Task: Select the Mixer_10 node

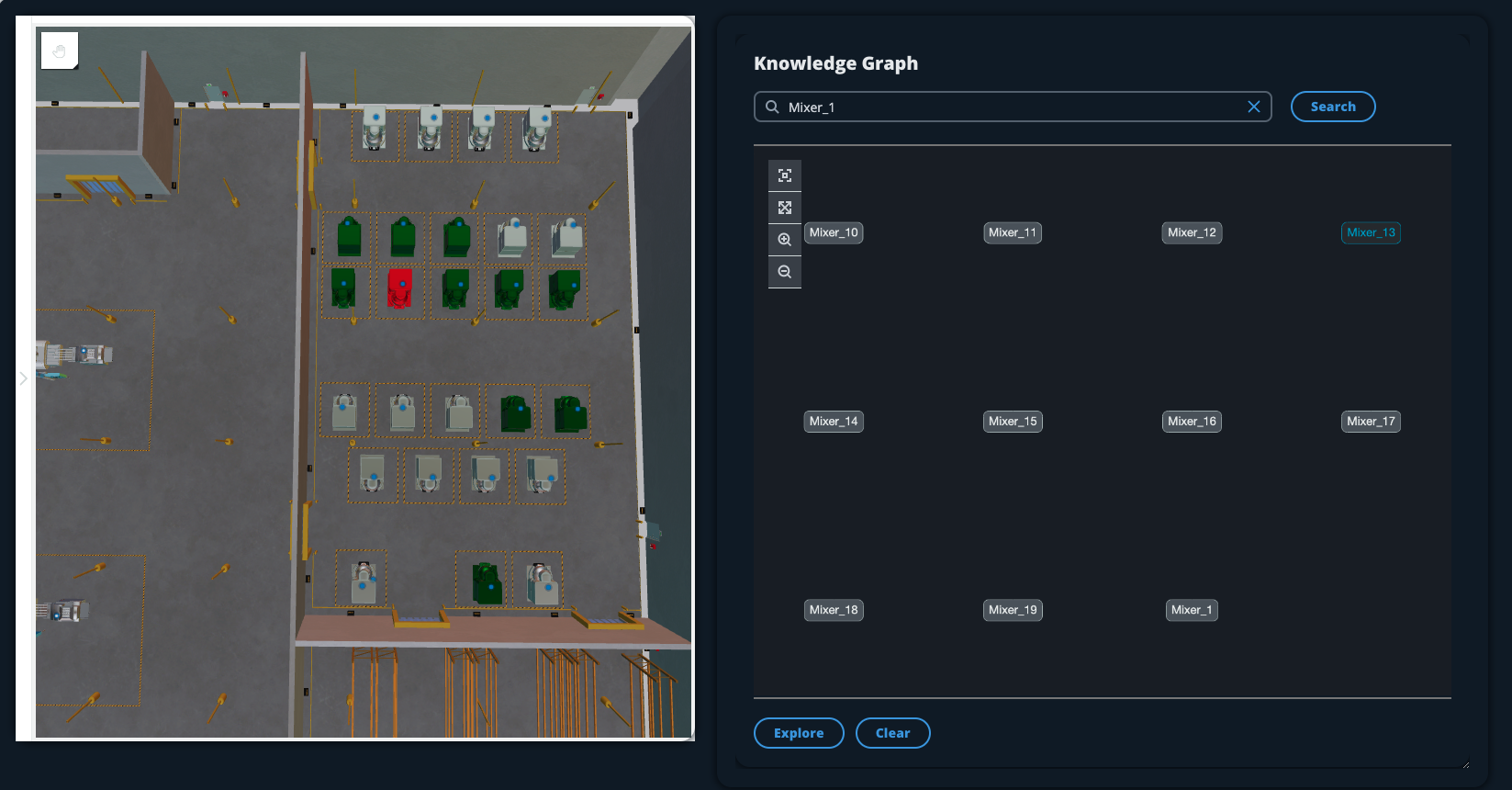Action: click(x=833, y=232)
